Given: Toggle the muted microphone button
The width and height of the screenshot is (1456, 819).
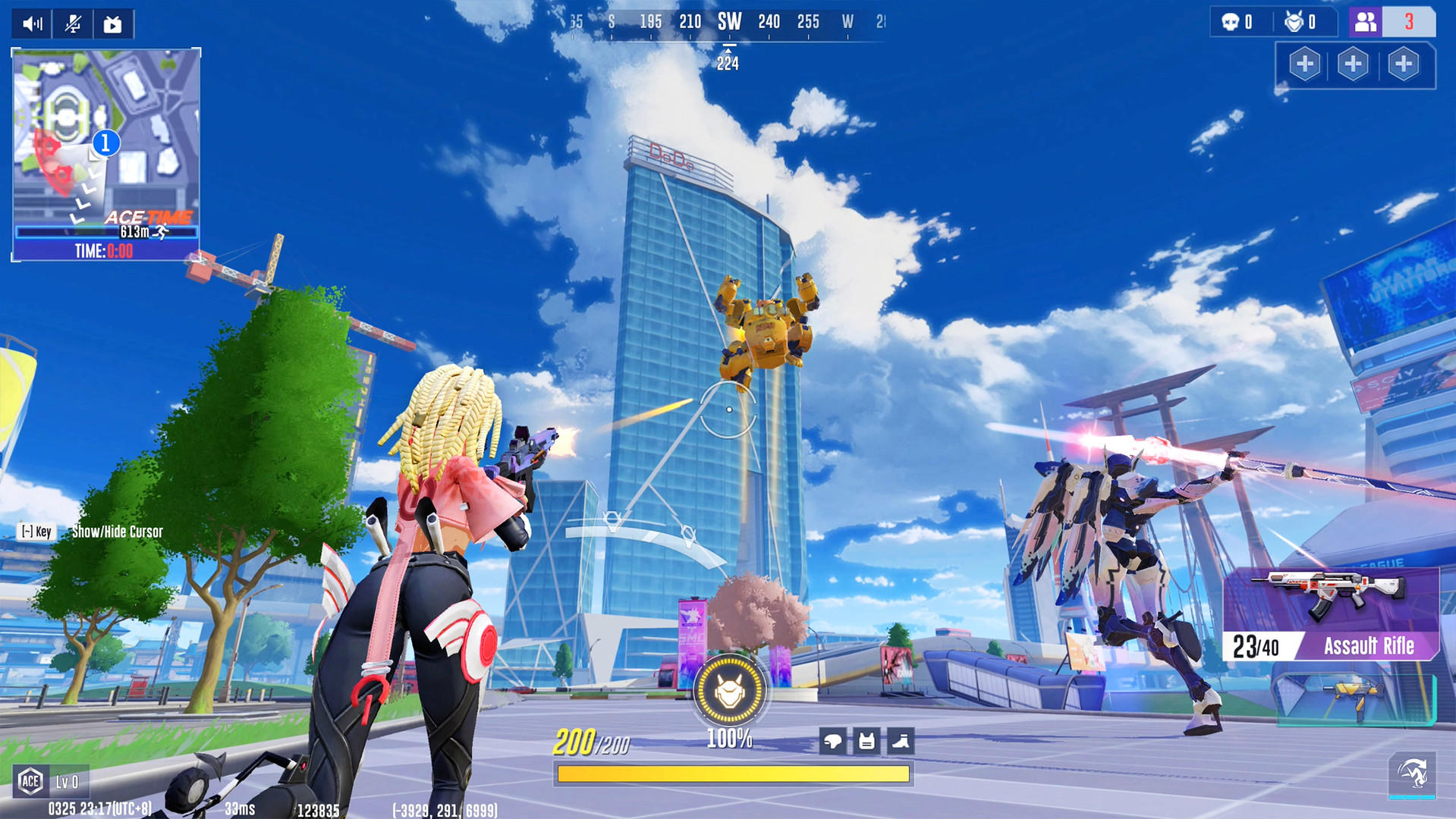Looking at the screenshot, I should click(71, 23).
